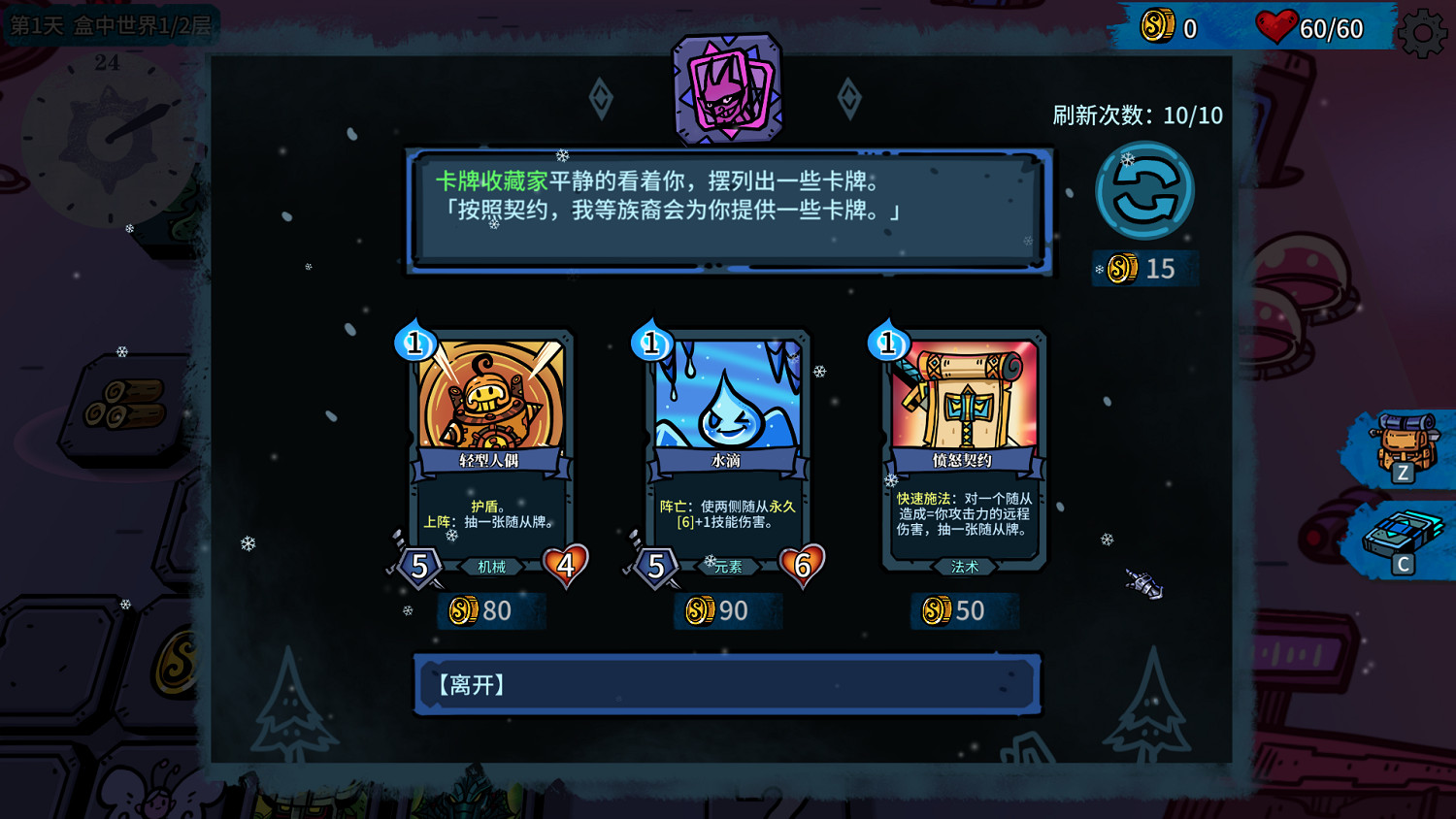Image resolution: width=1456 pixels, height=819 pixels.
Task: Click the gold coin currency icon
Action: click(x=1156, y=26)
